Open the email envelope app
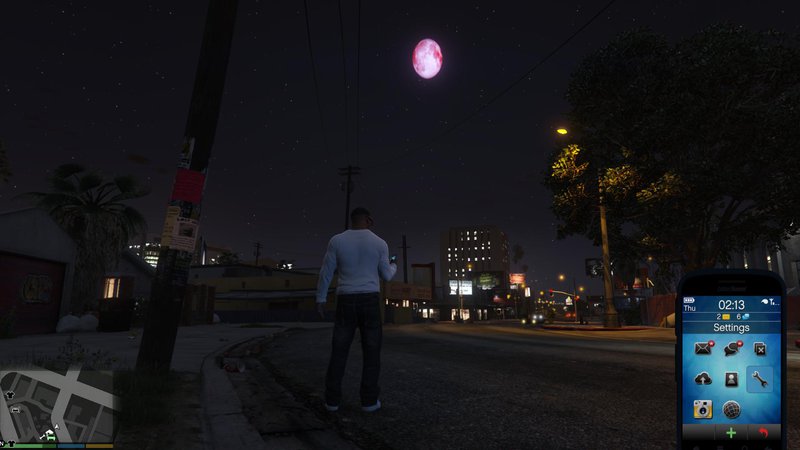Image resolution: width=800 pixels, height=450 pixels. (702, 349)
